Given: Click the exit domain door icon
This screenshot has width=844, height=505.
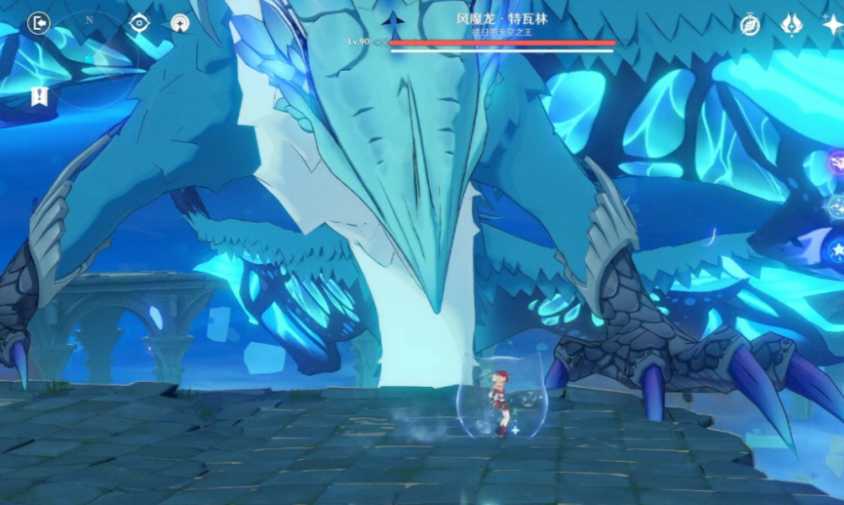Looking at the screenshot, I should (39, 23).
